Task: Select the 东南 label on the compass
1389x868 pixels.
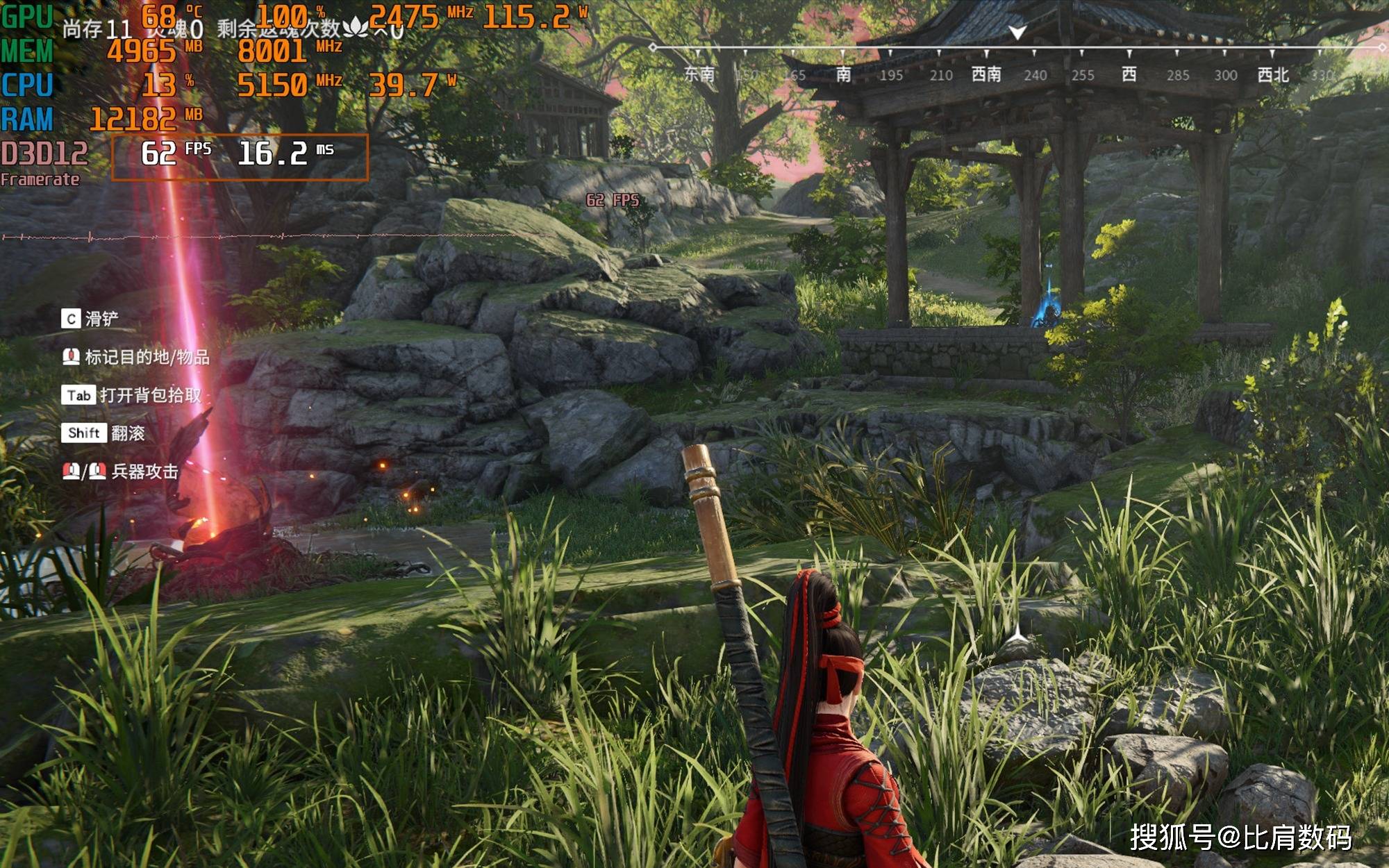Action: coord(699,74)
